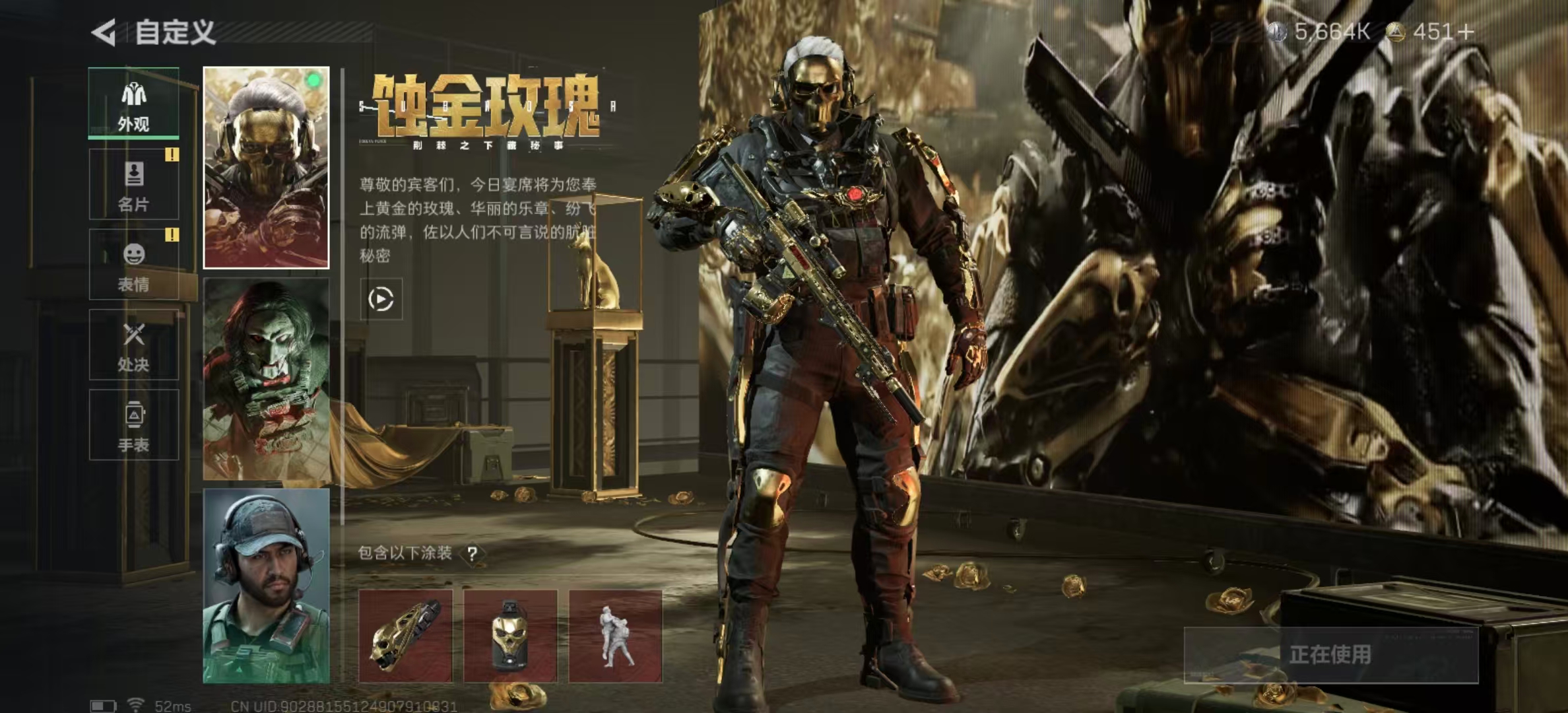Click the 正在使用 in-use button

click(x=1330, y=655)
